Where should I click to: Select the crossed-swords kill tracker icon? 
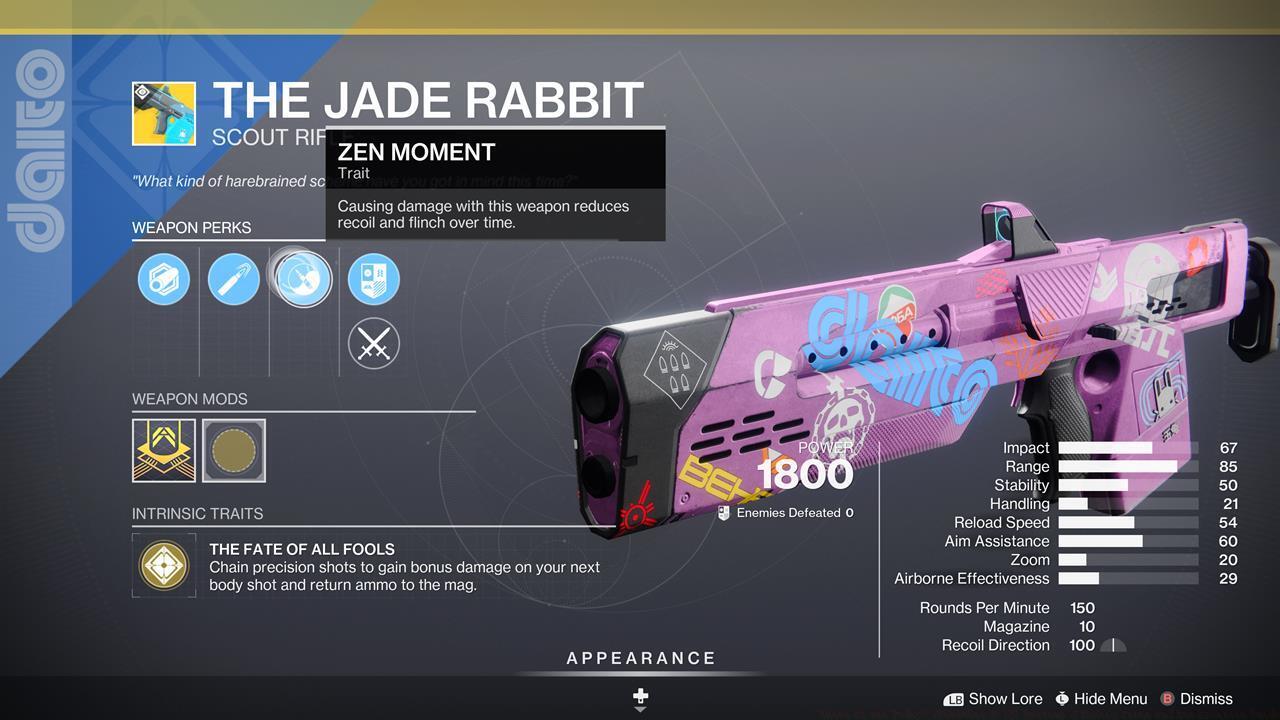[x=373, y=344]
